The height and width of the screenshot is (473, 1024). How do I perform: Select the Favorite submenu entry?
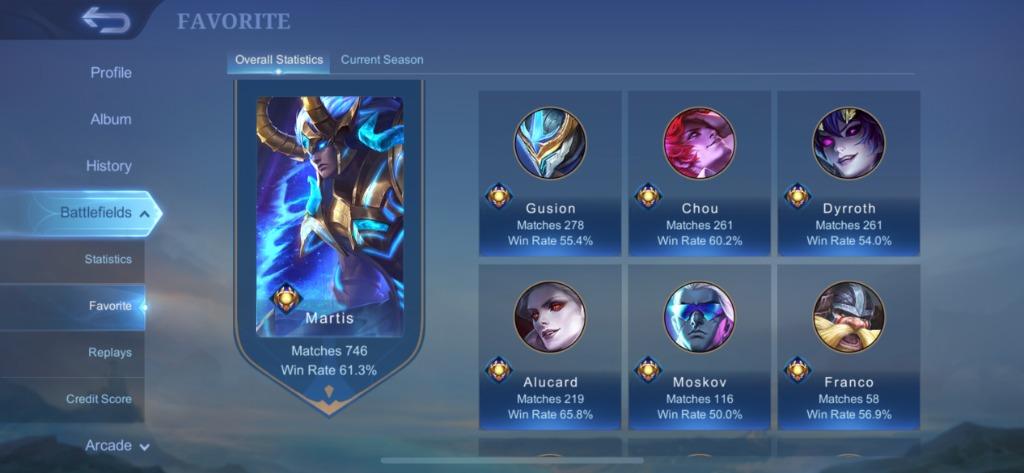coord(109,306)
